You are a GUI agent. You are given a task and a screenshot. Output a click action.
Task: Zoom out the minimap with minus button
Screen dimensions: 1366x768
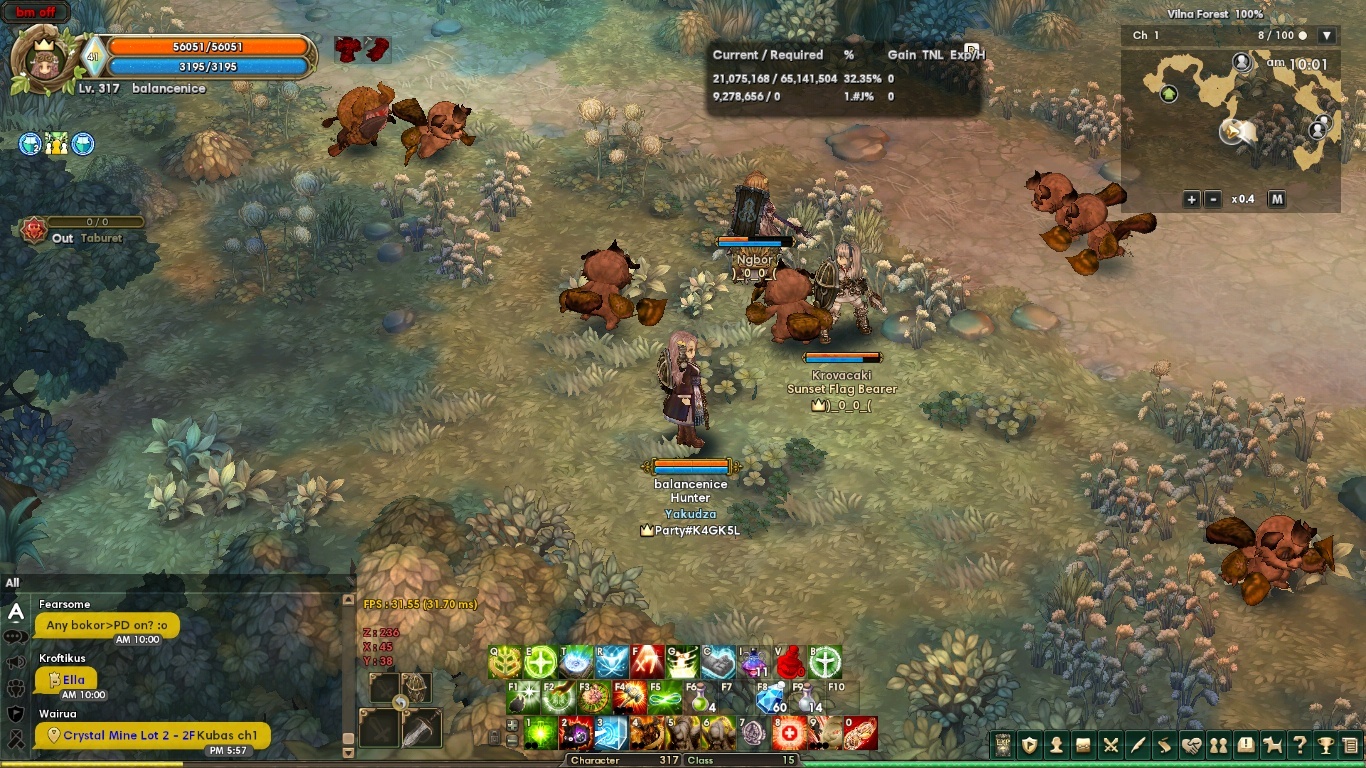pos(1213,199)
